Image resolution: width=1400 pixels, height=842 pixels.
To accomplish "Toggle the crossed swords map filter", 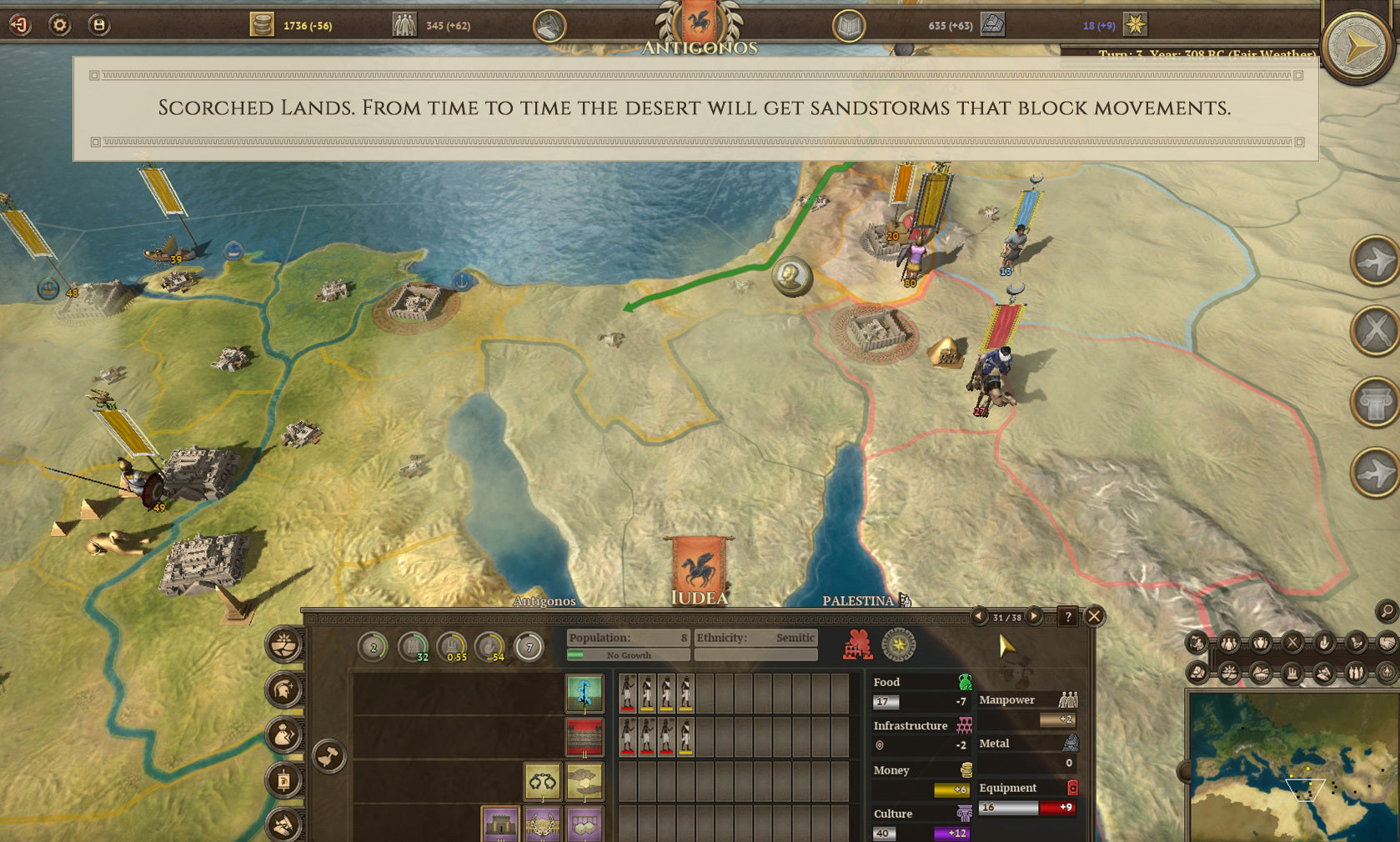I will pos(1292,643).
